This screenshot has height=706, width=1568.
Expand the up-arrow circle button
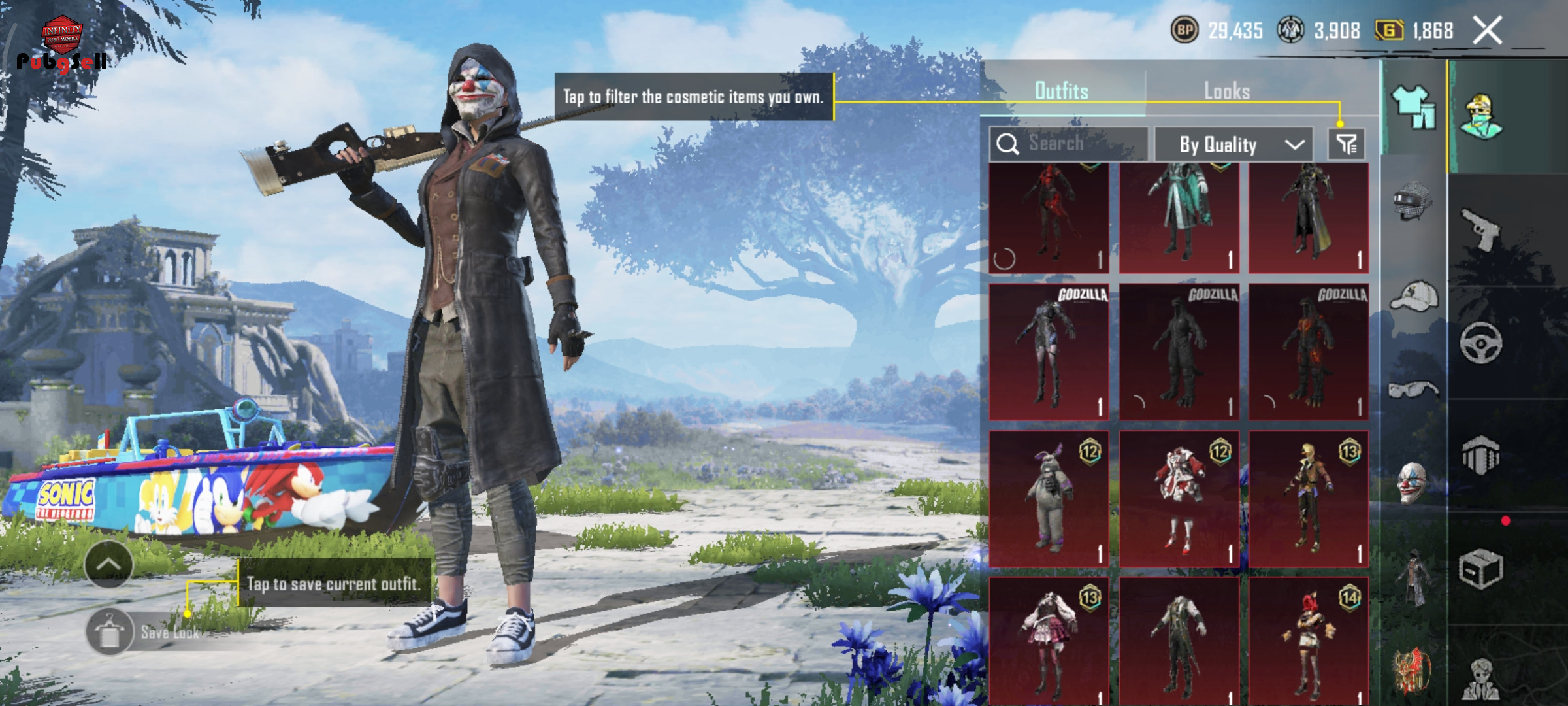point(108,564)
